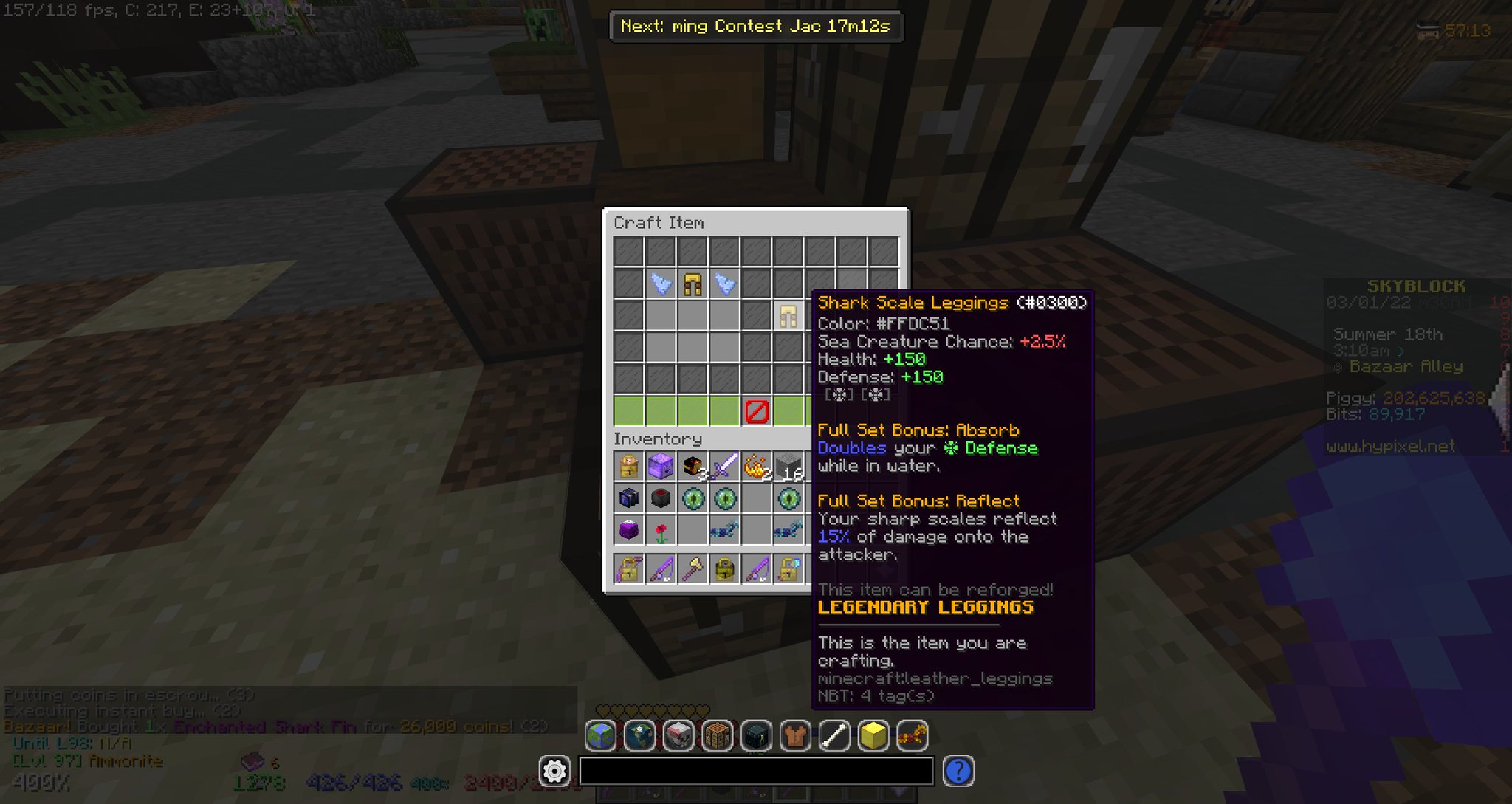
Task: Click the Shark Scale Leggings output slot
Action: 786,315
